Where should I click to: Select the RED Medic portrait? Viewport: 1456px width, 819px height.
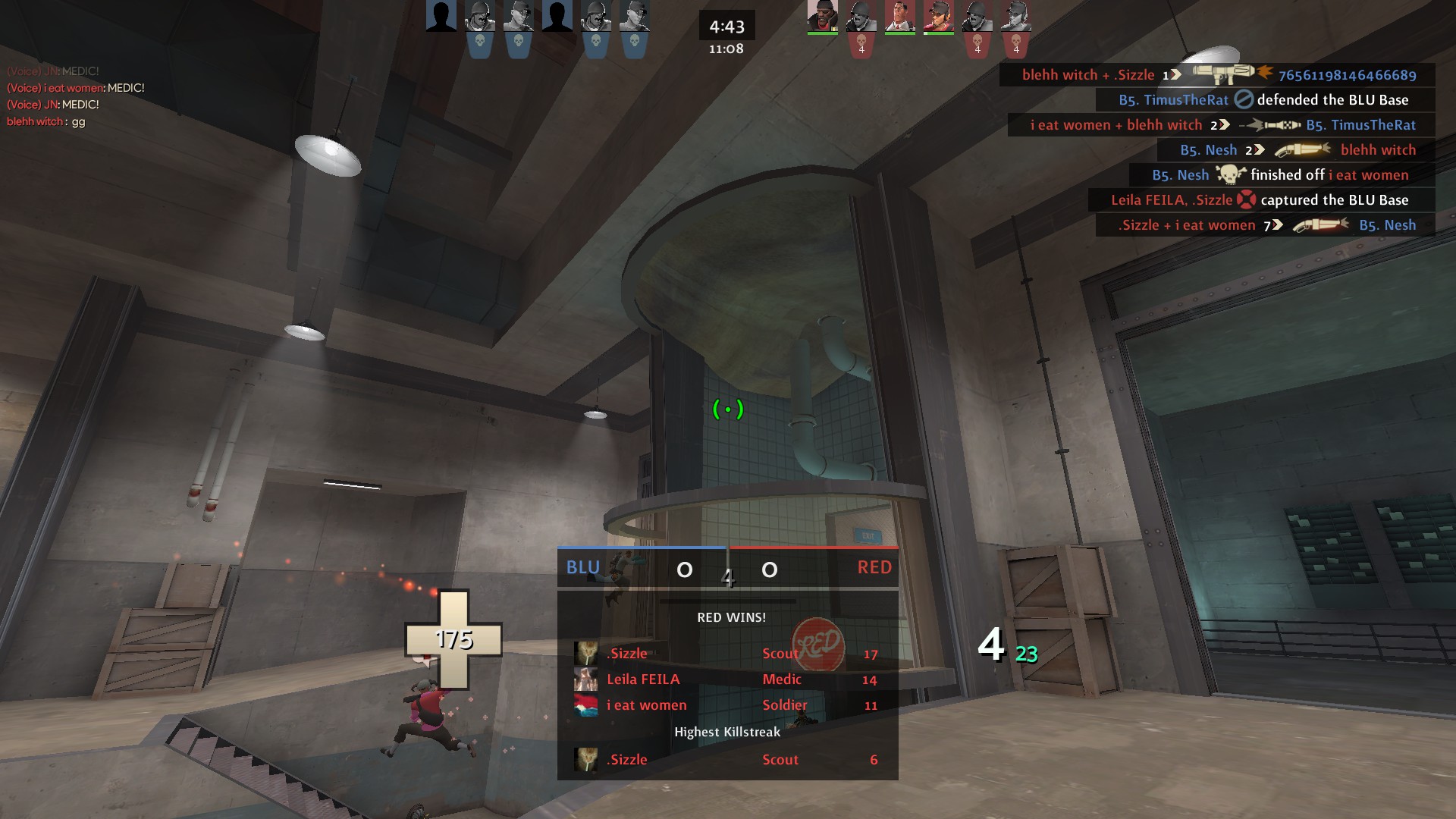pyautogui.click(x=899, y=17)
